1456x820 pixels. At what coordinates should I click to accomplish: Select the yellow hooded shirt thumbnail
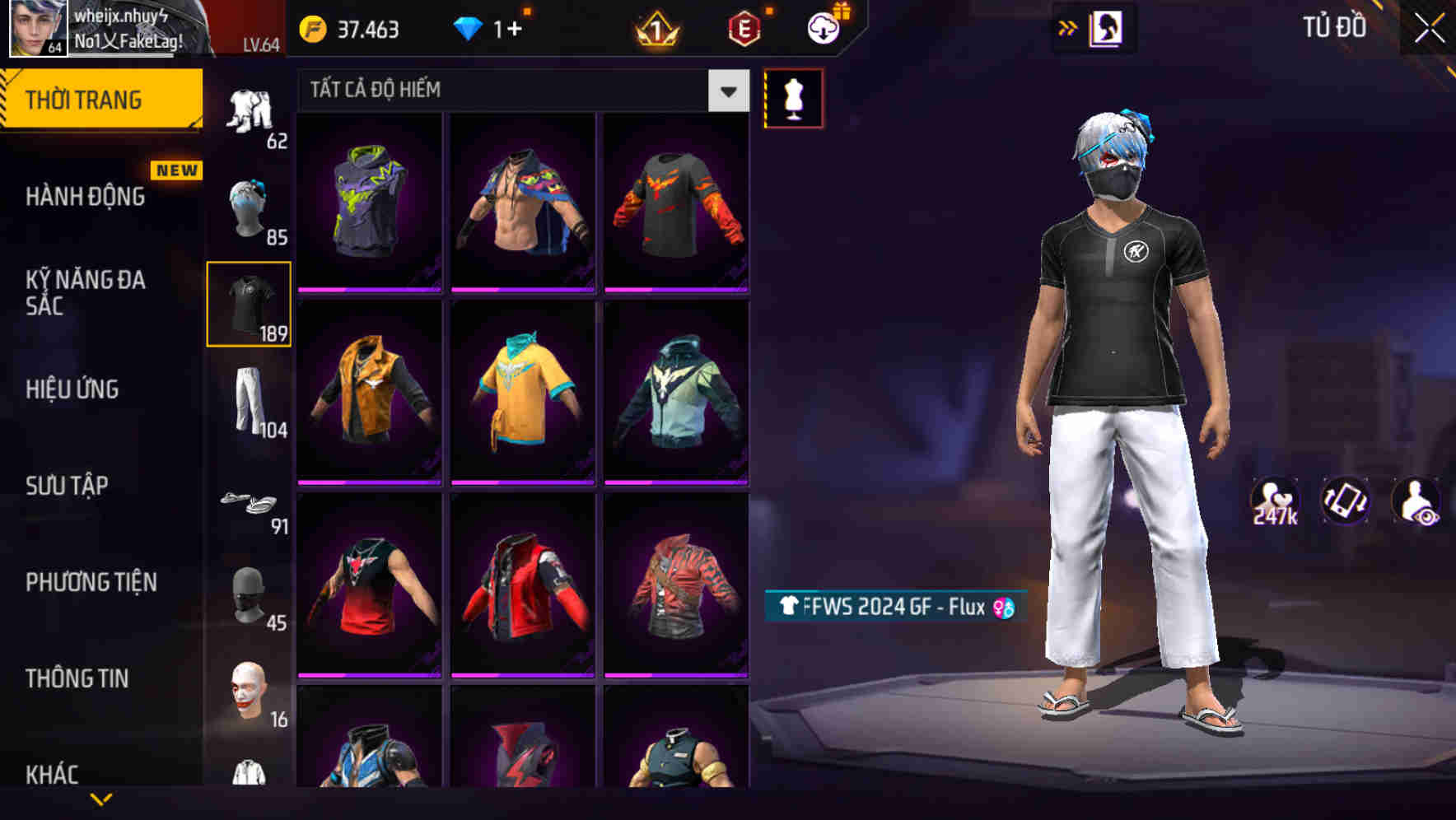(x=524, y=393)
